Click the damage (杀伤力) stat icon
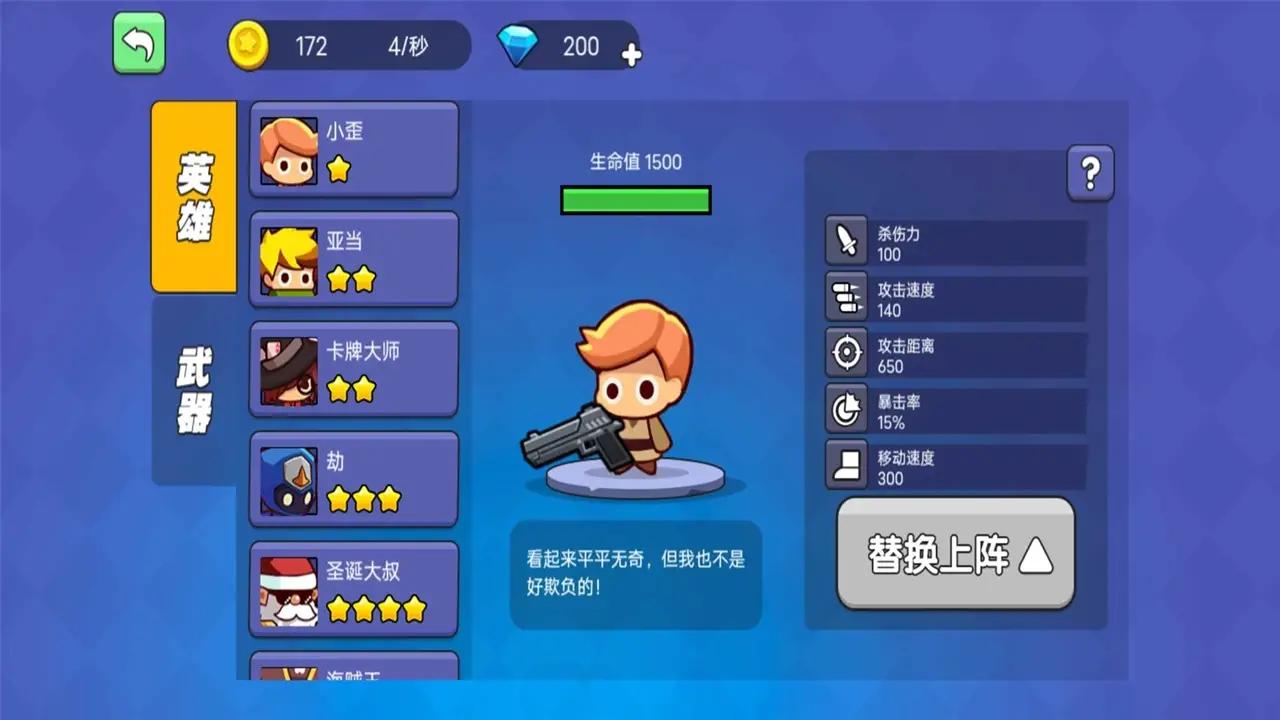The image size is (1280, 720). [x=846, y=240]
